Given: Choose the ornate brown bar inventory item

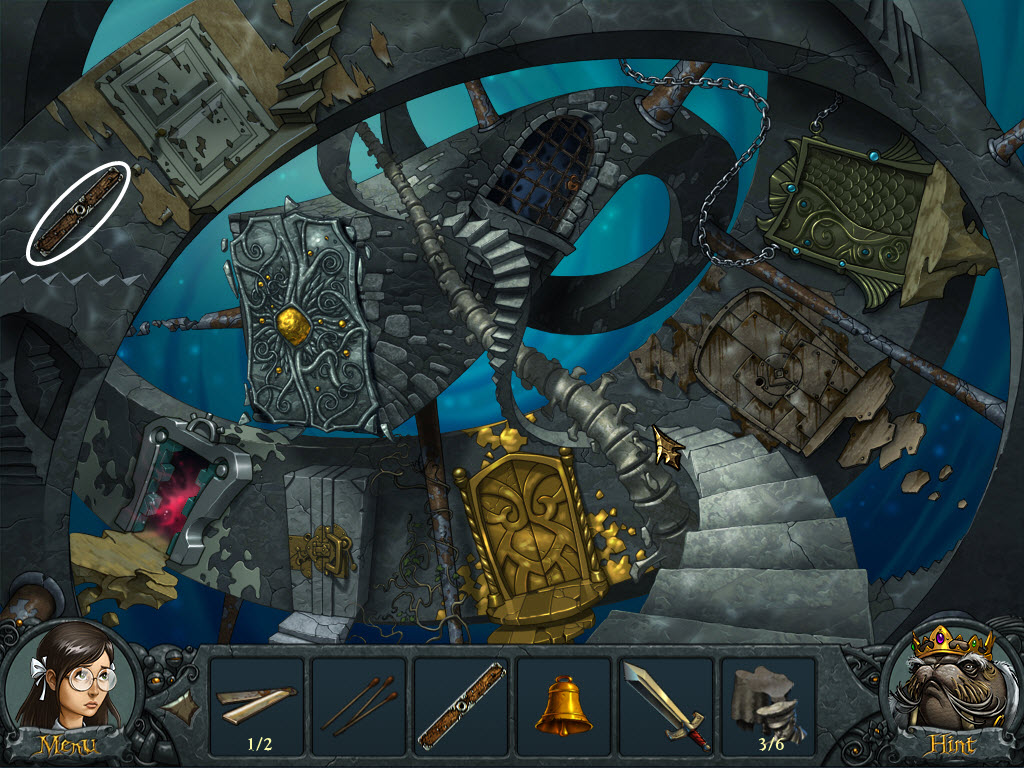Looking at the screenshot, I should 461,705.
